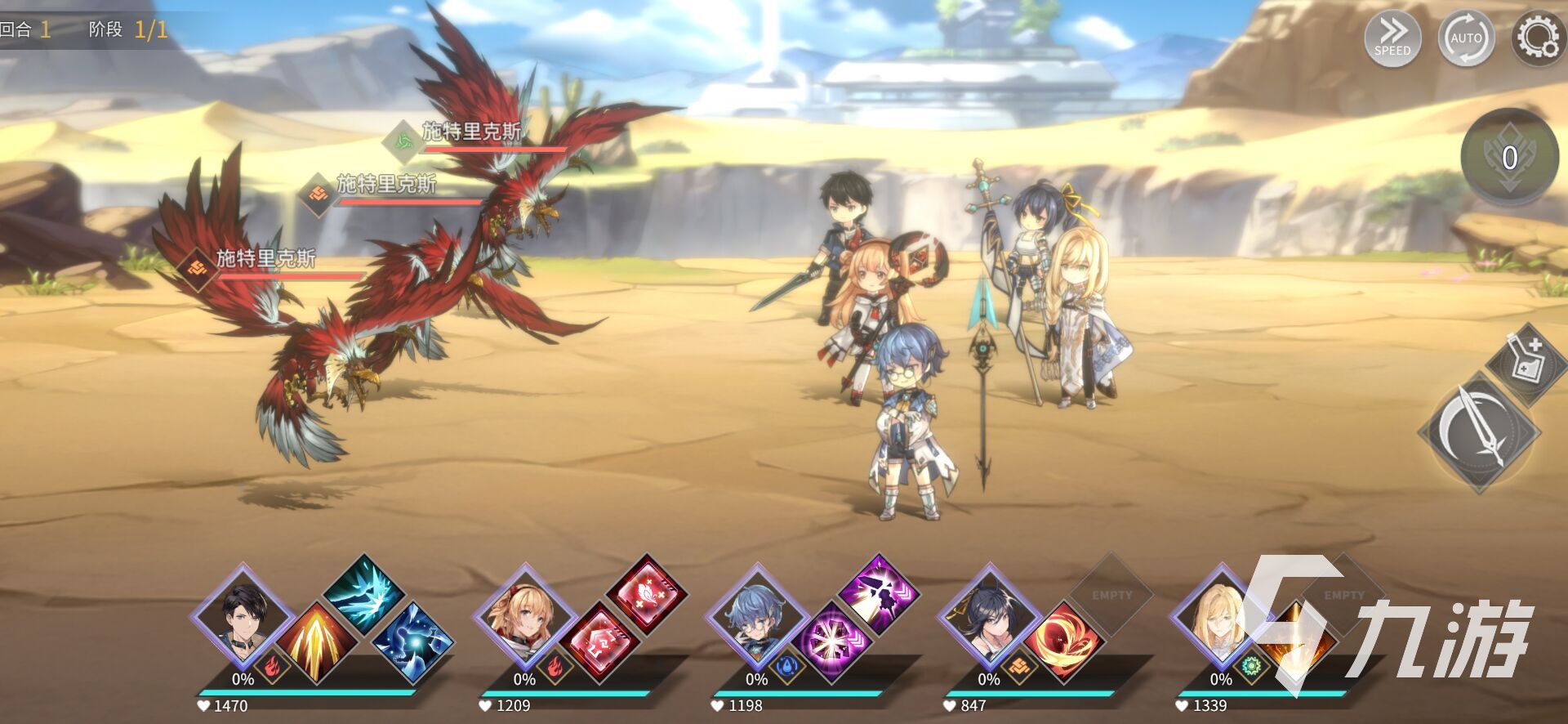Toggle the SPEED battle button
Viewport: 1568px width, 724px height.
[1392, 38]
